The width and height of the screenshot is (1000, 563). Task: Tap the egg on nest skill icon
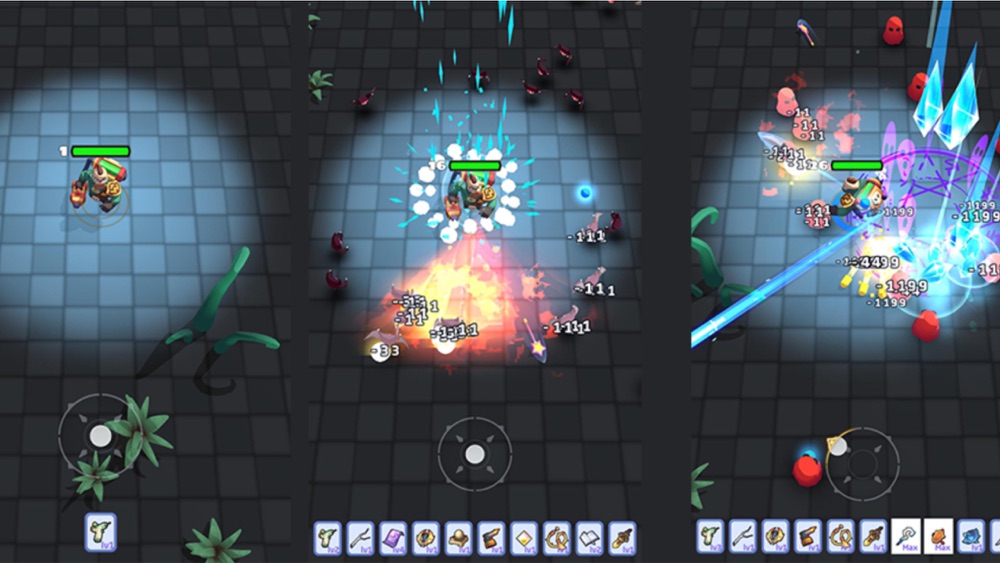click(459, 537)
